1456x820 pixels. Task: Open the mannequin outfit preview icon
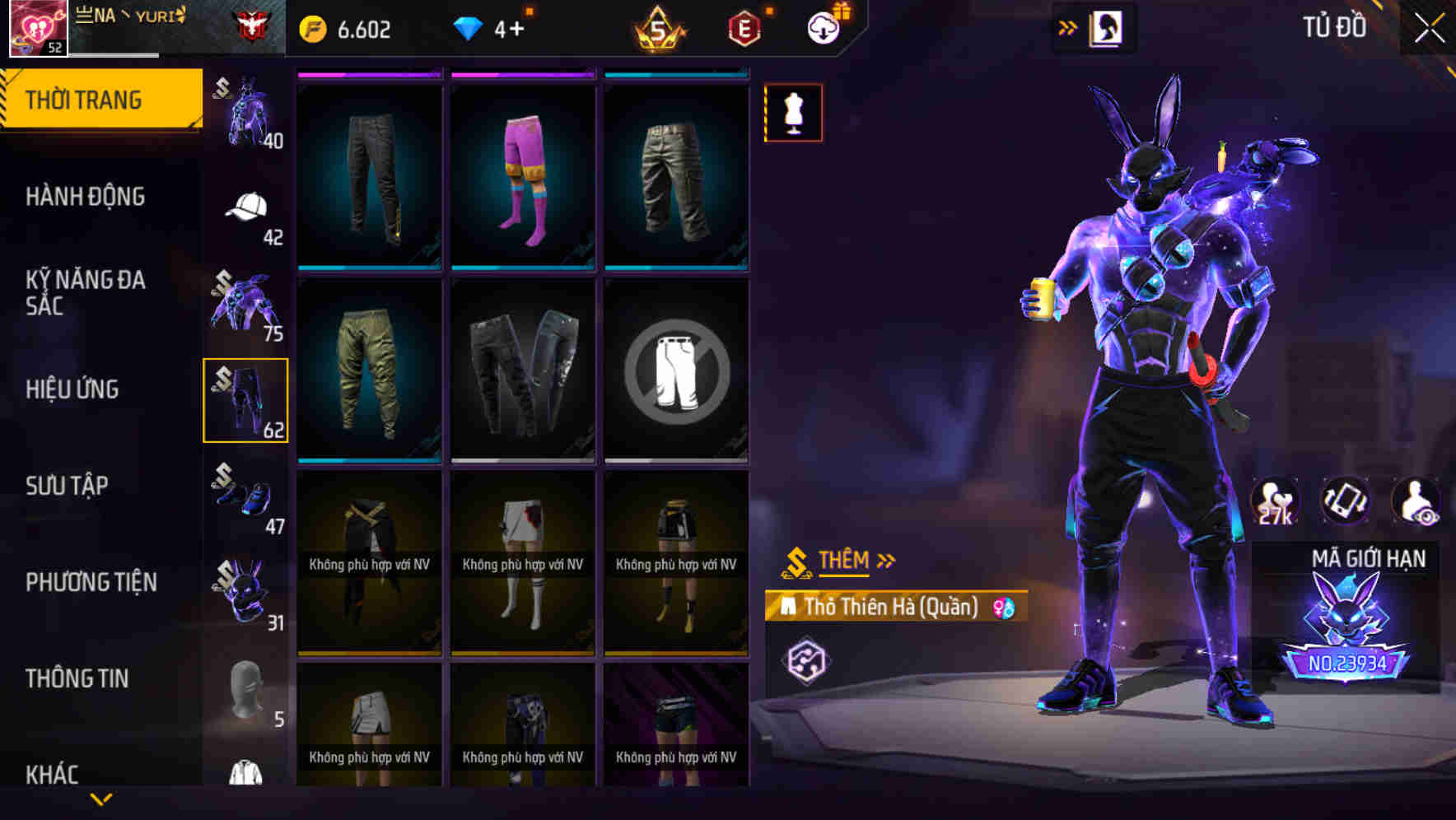coord(793,113)
